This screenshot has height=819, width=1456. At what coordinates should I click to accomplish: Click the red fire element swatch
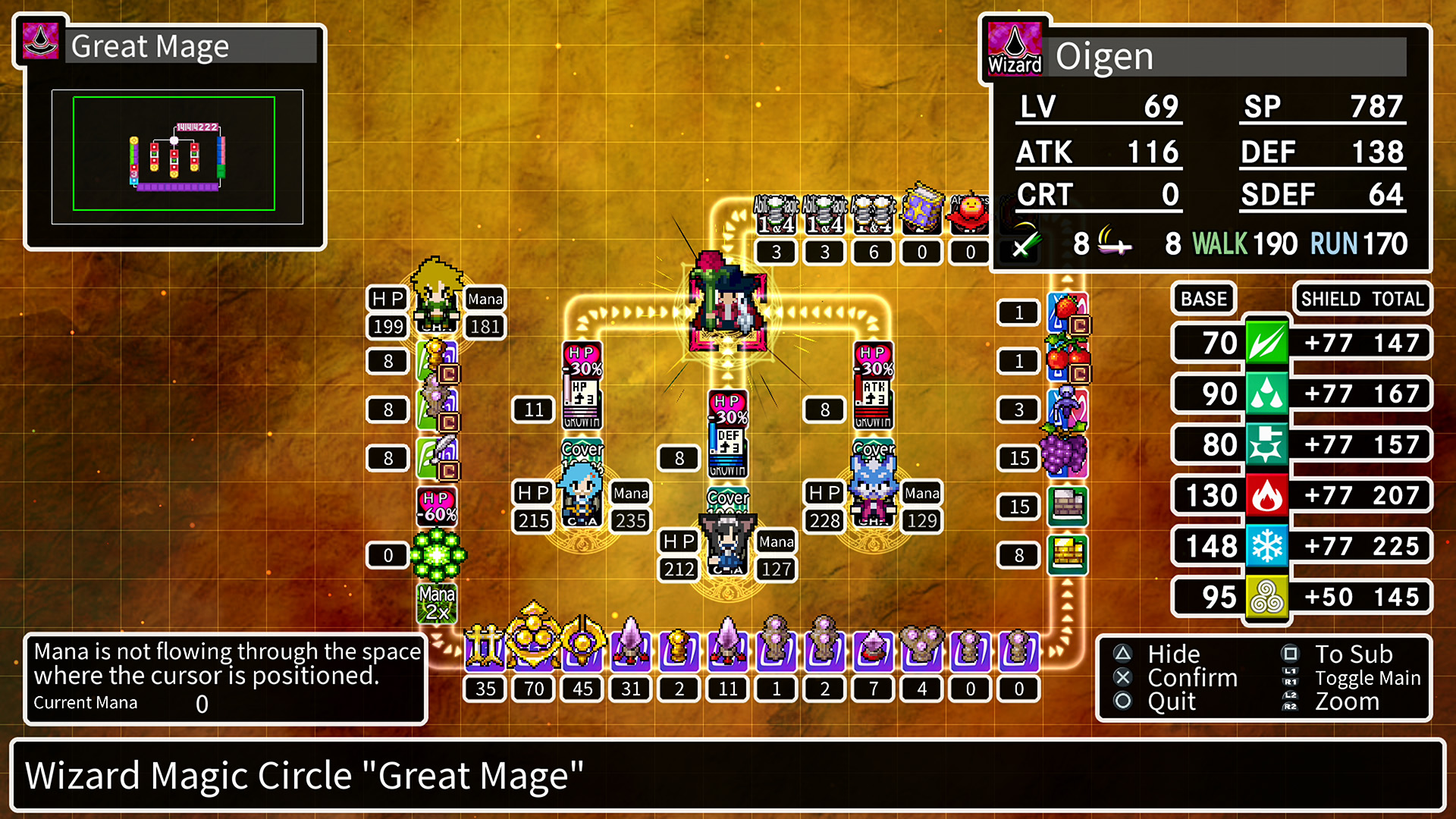tap(1266, 495)
